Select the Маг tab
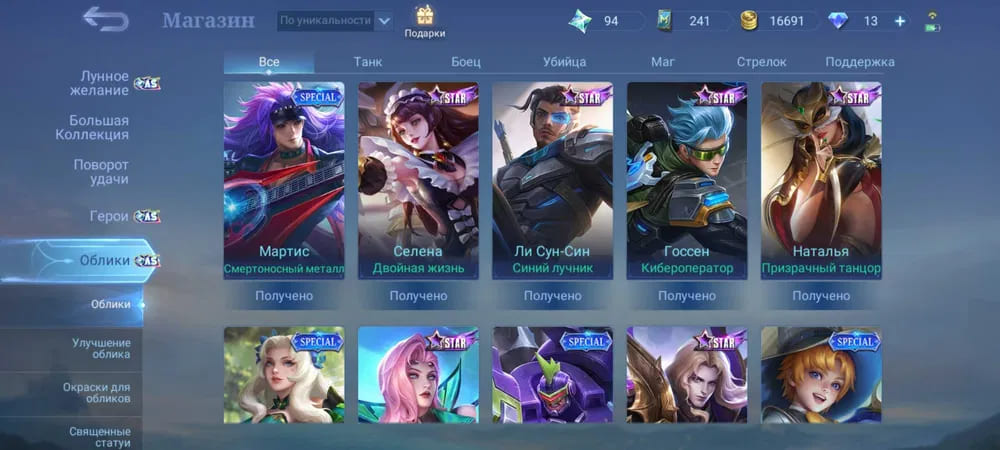This screenshot has height=450, width=1000. click(x=663, y=62)
